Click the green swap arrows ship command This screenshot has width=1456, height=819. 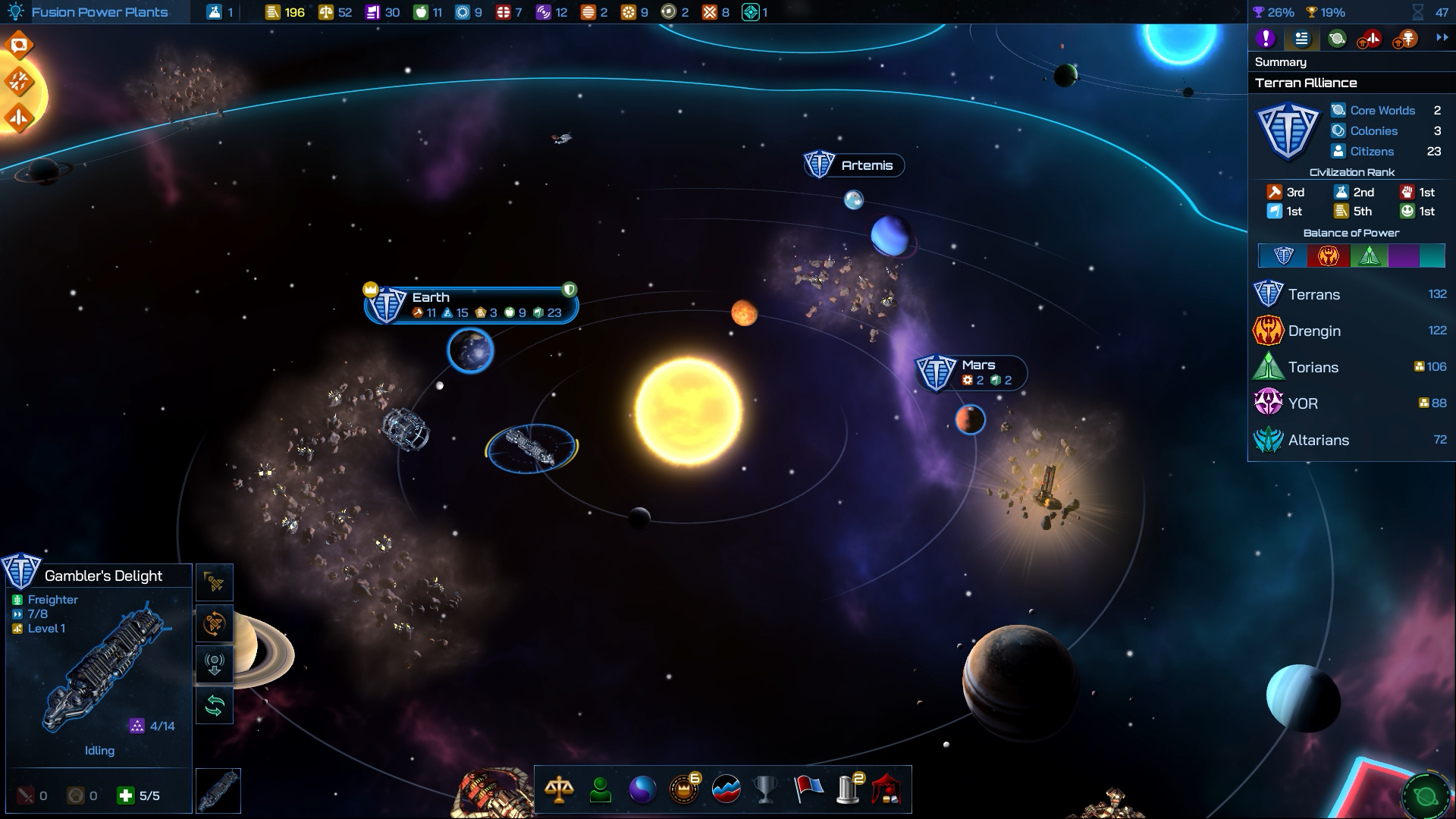pyautogui.click(x=215, y=706)
